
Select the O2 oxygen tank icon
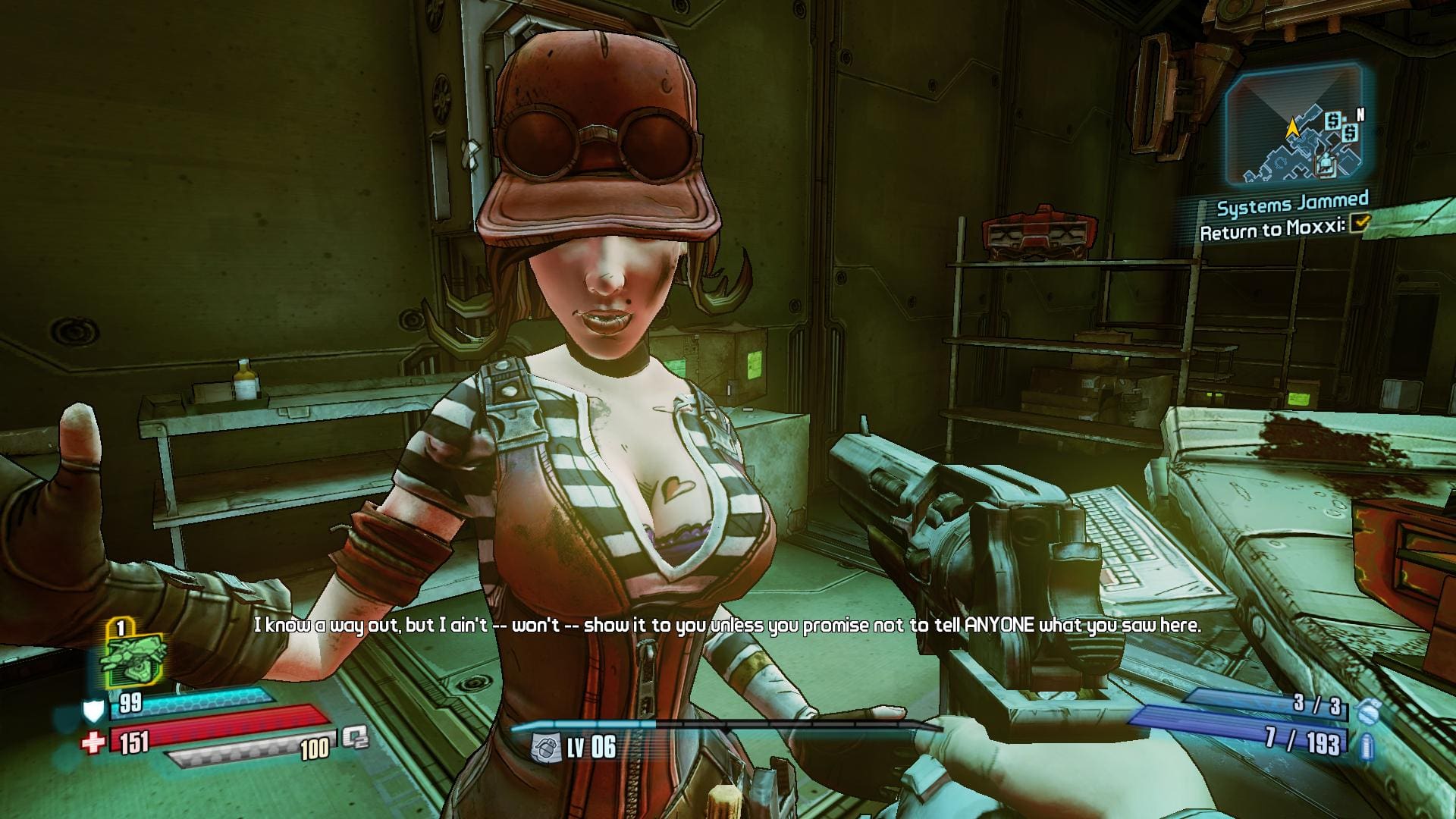(353, 737)
